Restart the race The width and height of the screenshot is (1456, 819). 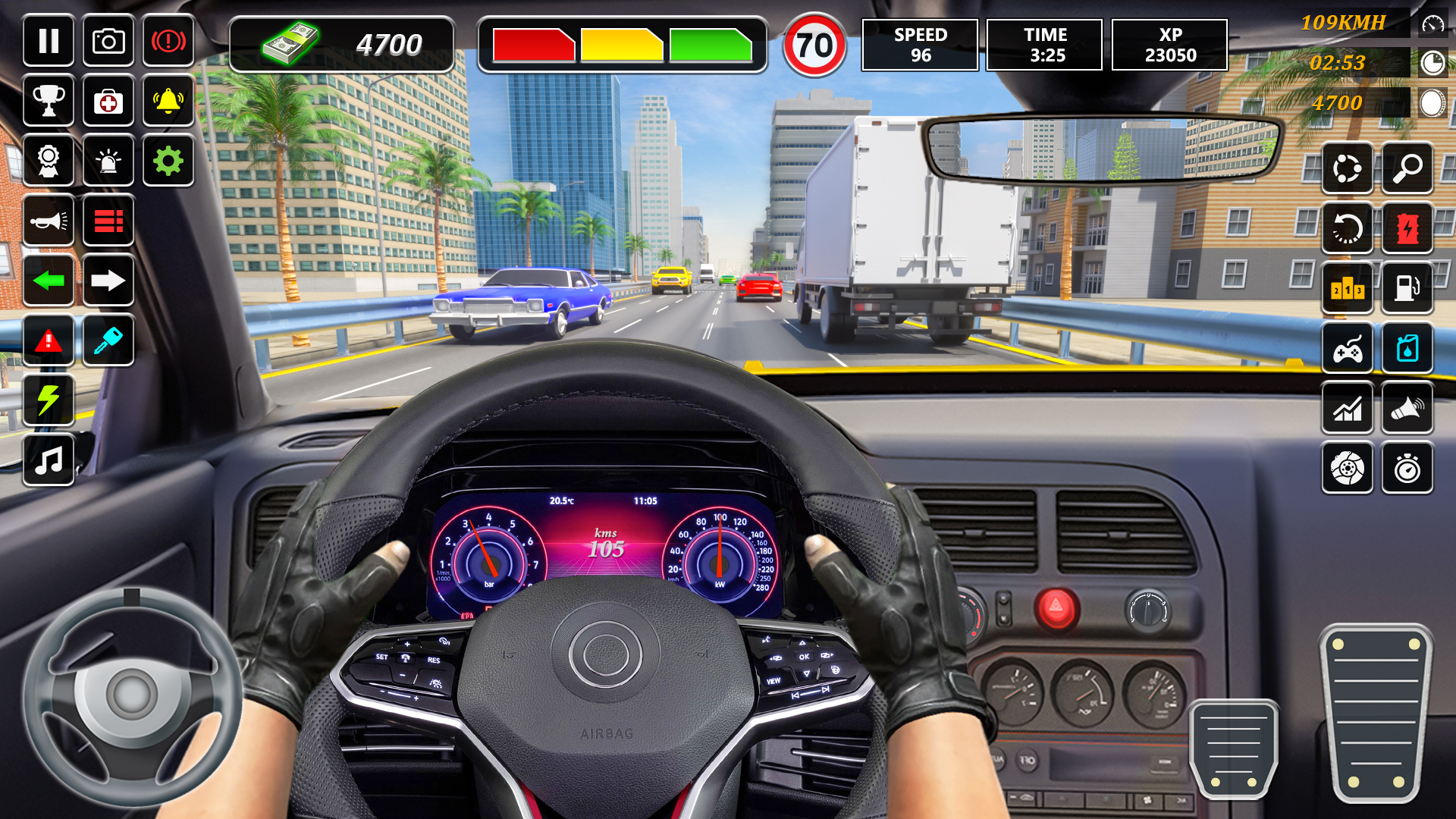pos(1348,228)
